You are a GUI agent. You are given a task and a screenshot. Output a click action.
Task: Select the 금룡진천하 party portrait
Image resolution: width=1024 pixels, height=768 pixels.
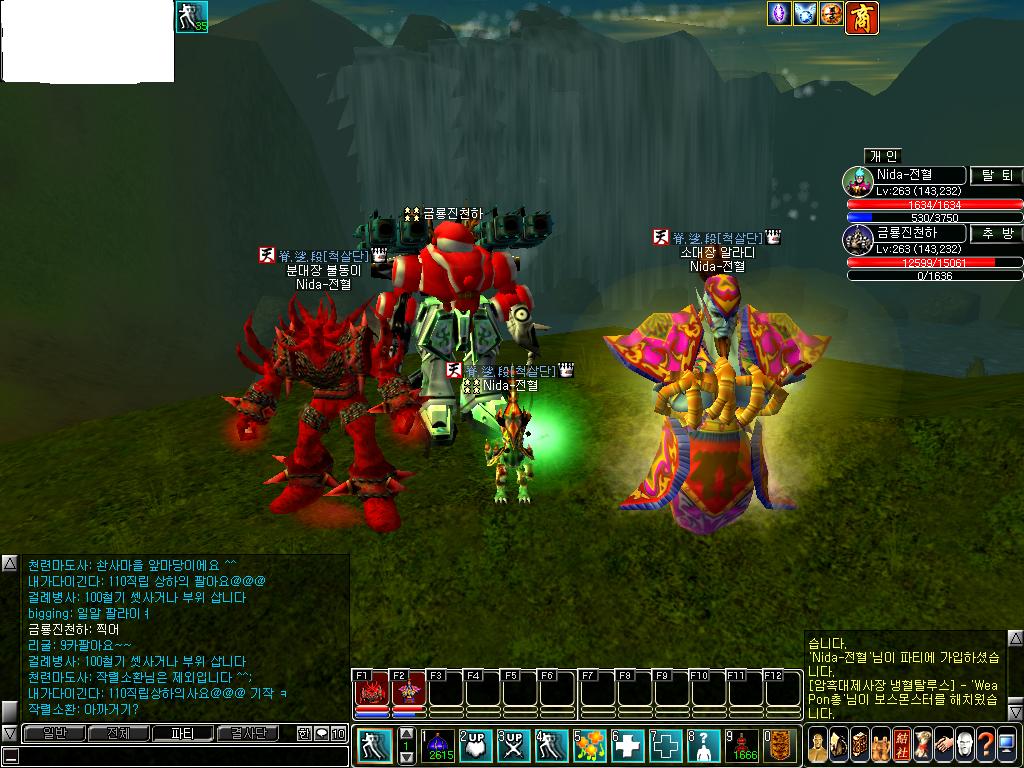coord(857,240)
